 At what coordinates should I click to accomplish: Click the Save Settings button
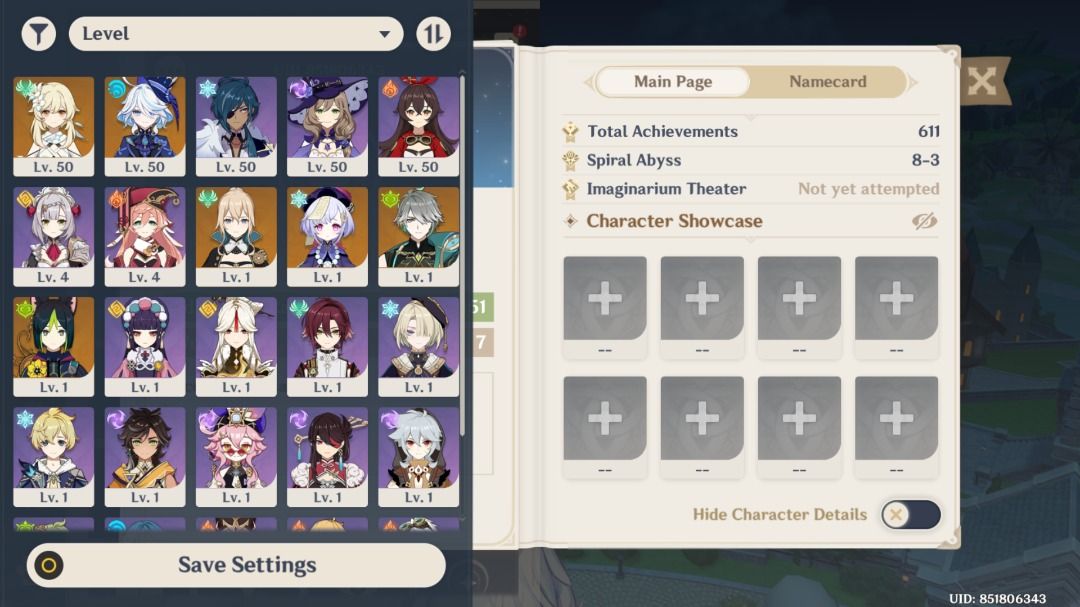pyautogui.click(x=236, y=565)
